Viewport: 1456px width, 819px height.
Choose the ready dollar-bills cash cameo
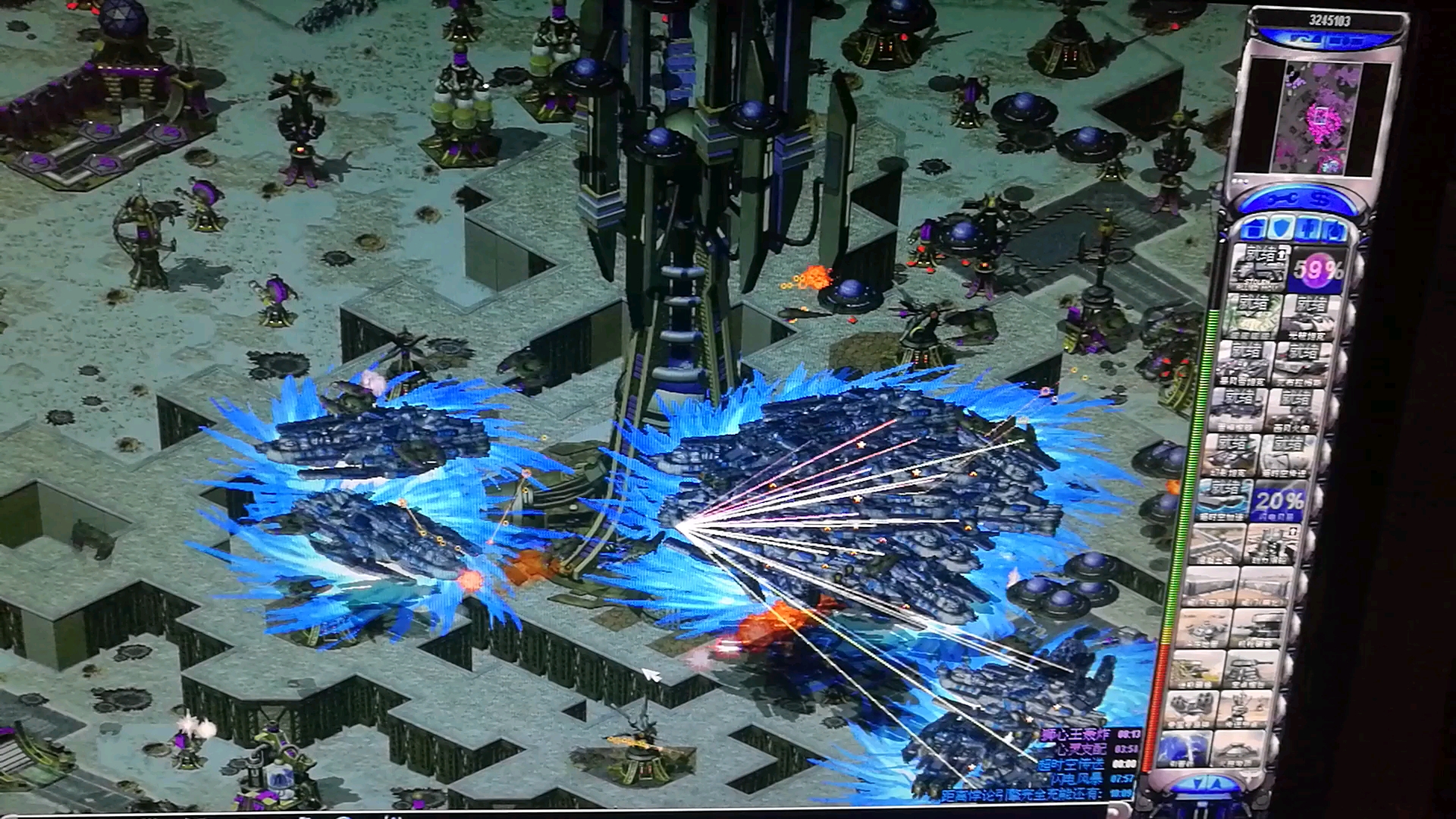(x=1251, y=315)
